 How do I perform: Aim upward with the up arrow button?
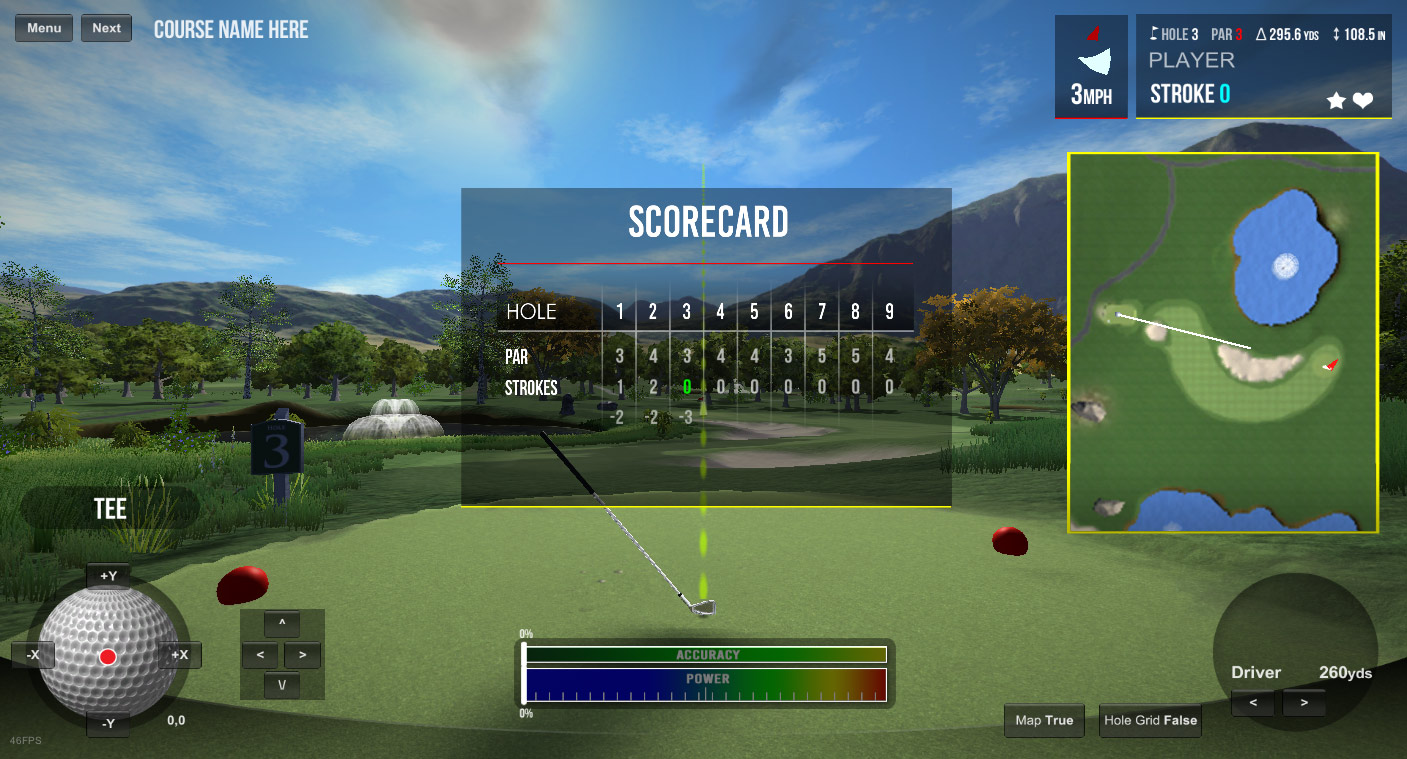(x=282, y=624)
